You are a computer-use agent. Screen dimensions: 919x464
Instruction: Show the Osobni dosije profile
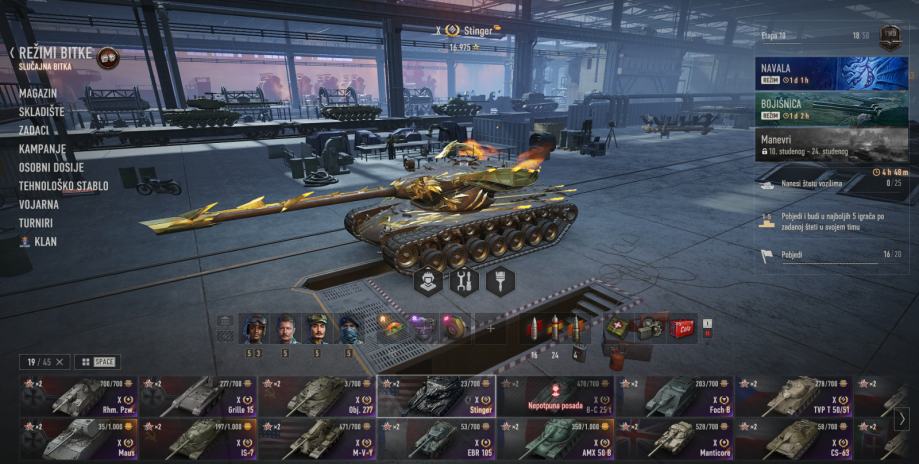tap(51, 167)
